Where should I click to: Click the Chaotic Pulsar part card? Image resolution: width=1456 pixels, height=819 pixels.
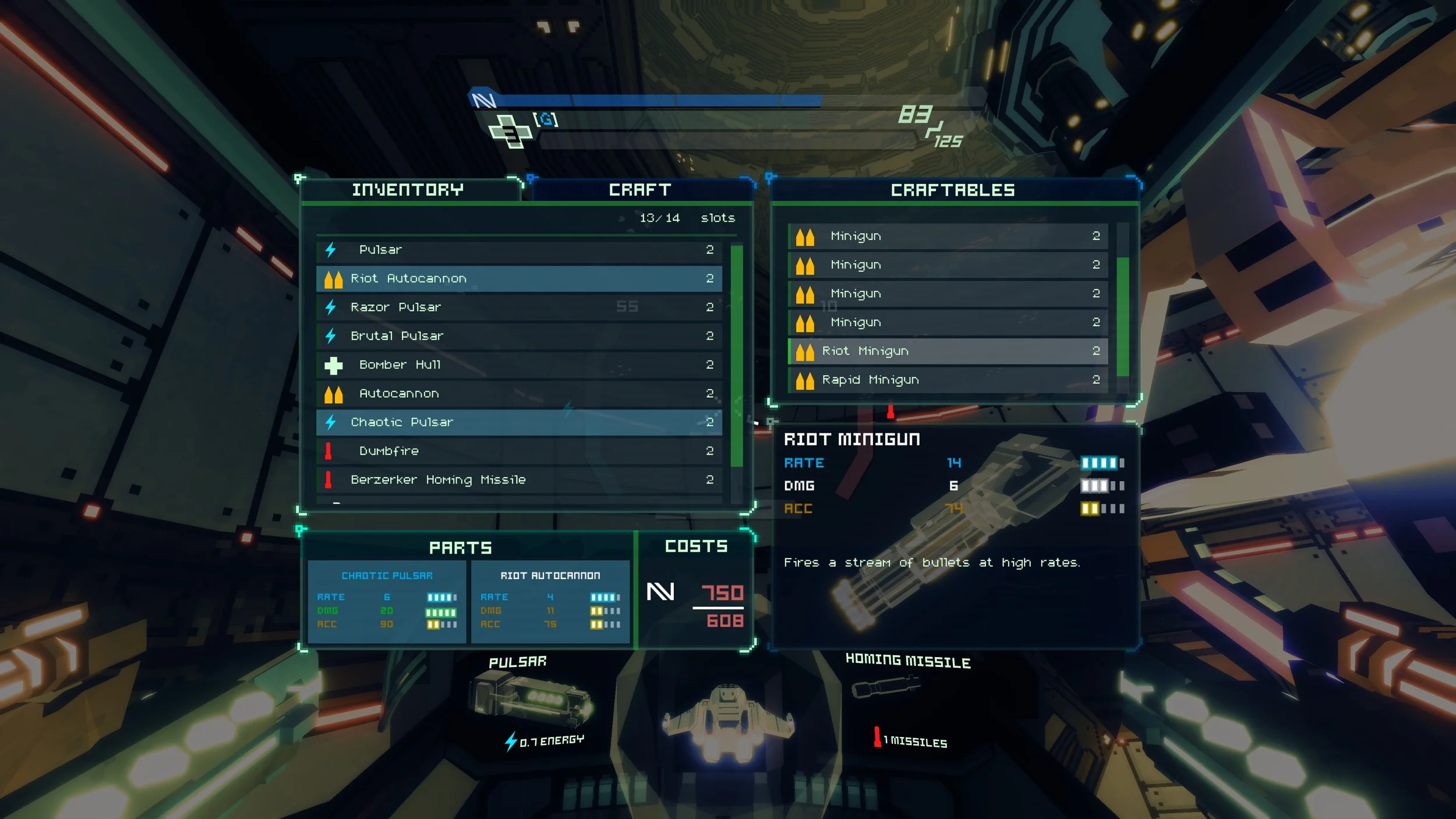coord(387,601)
